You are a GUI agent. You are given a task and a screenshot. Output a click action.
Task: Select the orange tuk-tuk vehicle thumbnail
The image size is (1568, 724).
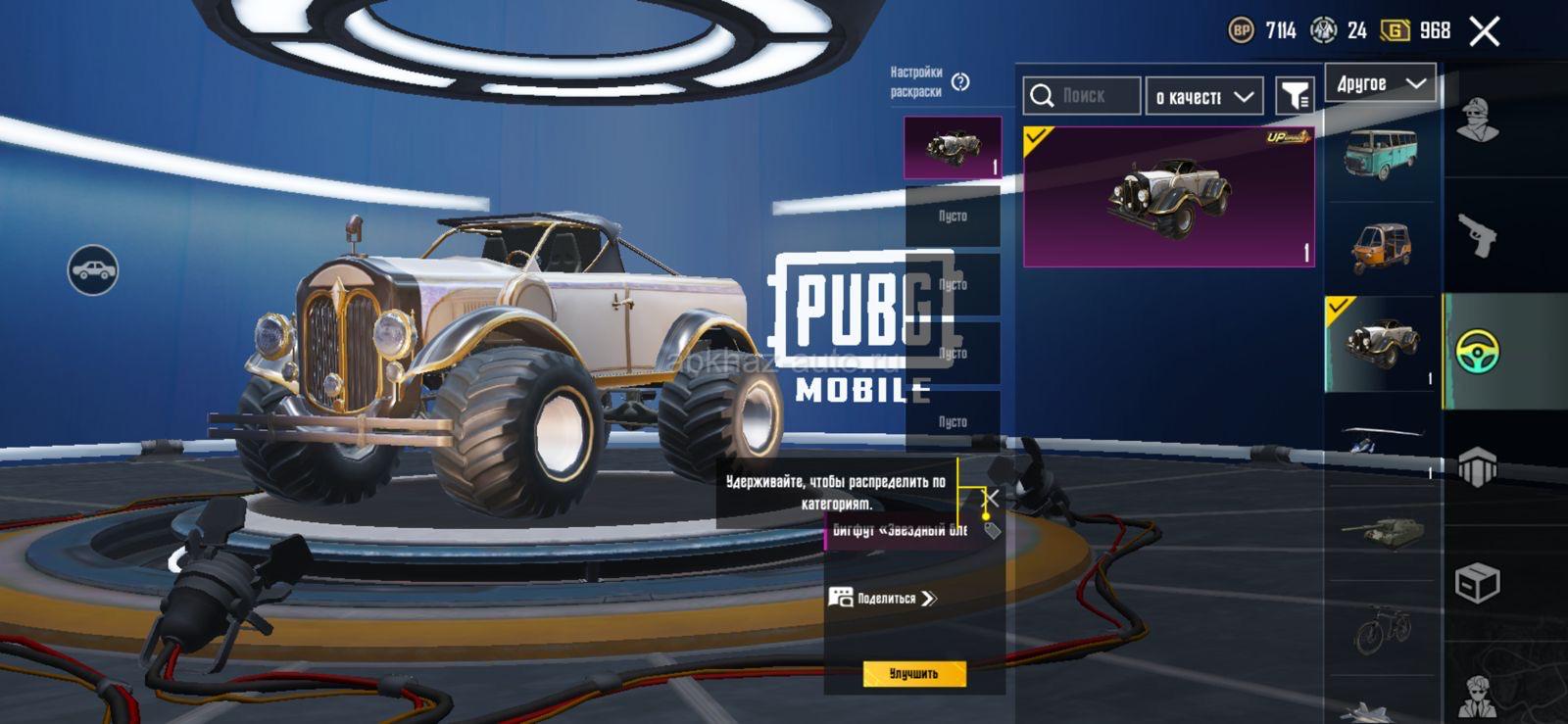click(1380, 248)
